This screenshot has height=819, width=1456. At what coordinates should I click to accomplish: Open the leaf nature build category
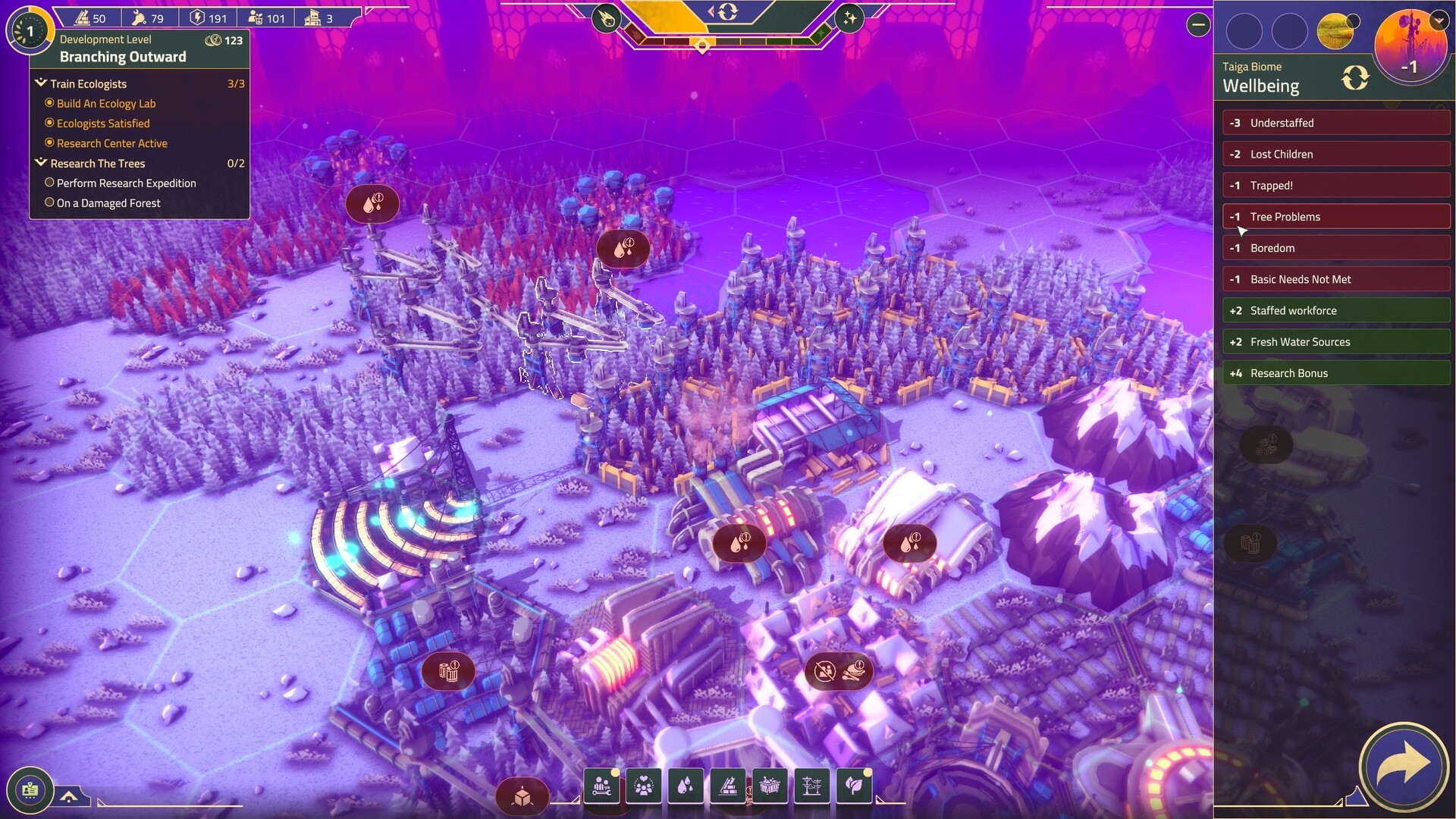pos(854,786)
